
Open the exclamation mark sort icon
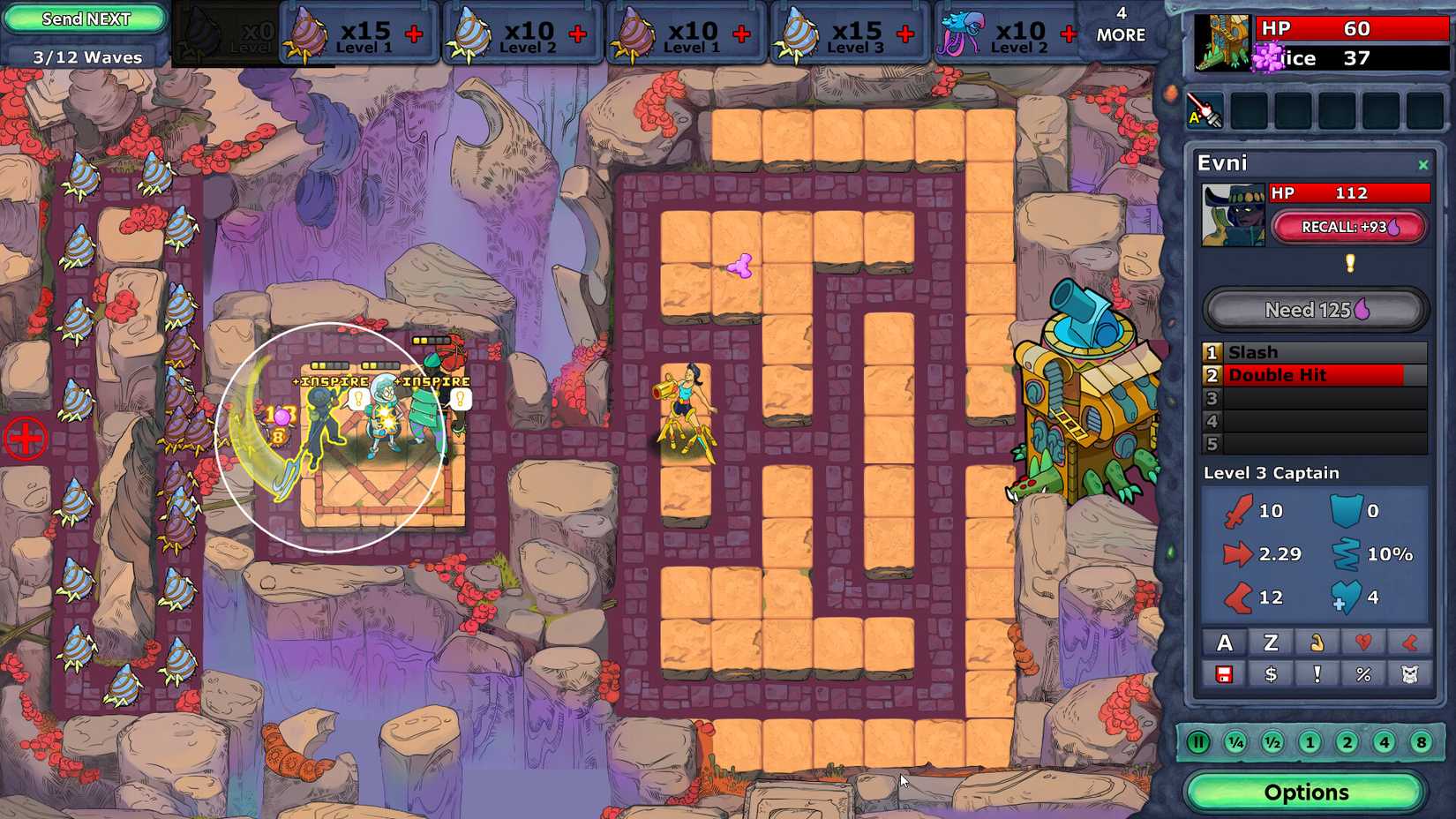(x=1317, y=675)
